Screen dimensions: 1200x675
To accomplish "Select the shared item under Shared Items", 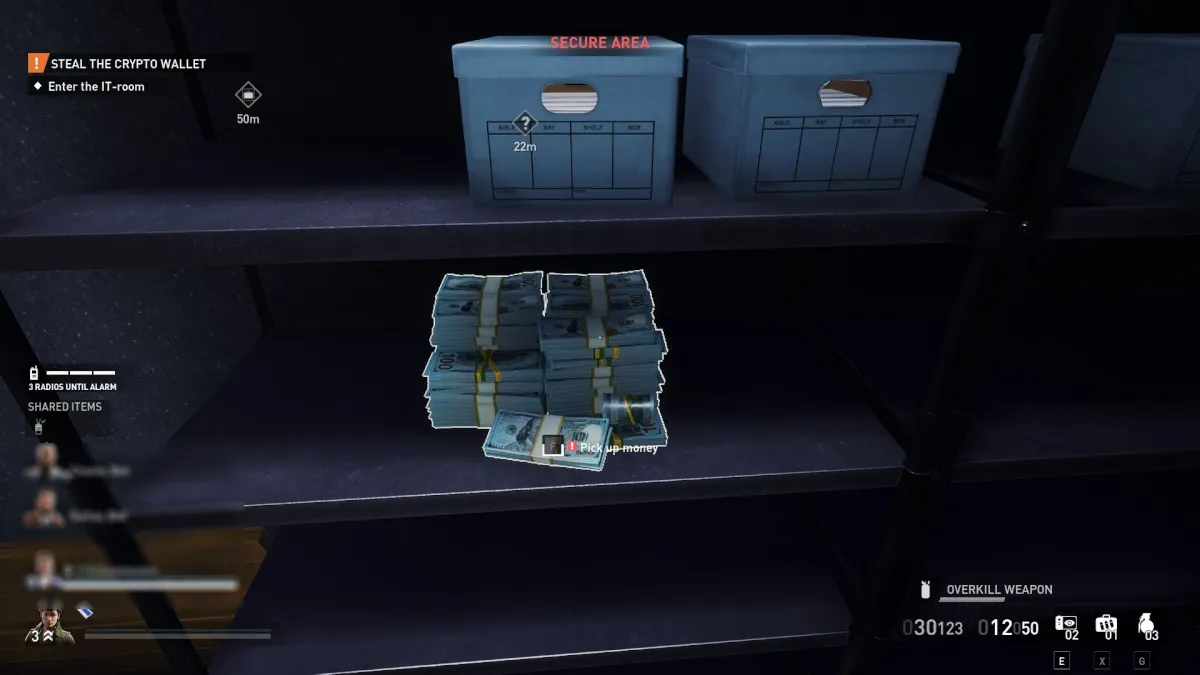I will 39,427.
